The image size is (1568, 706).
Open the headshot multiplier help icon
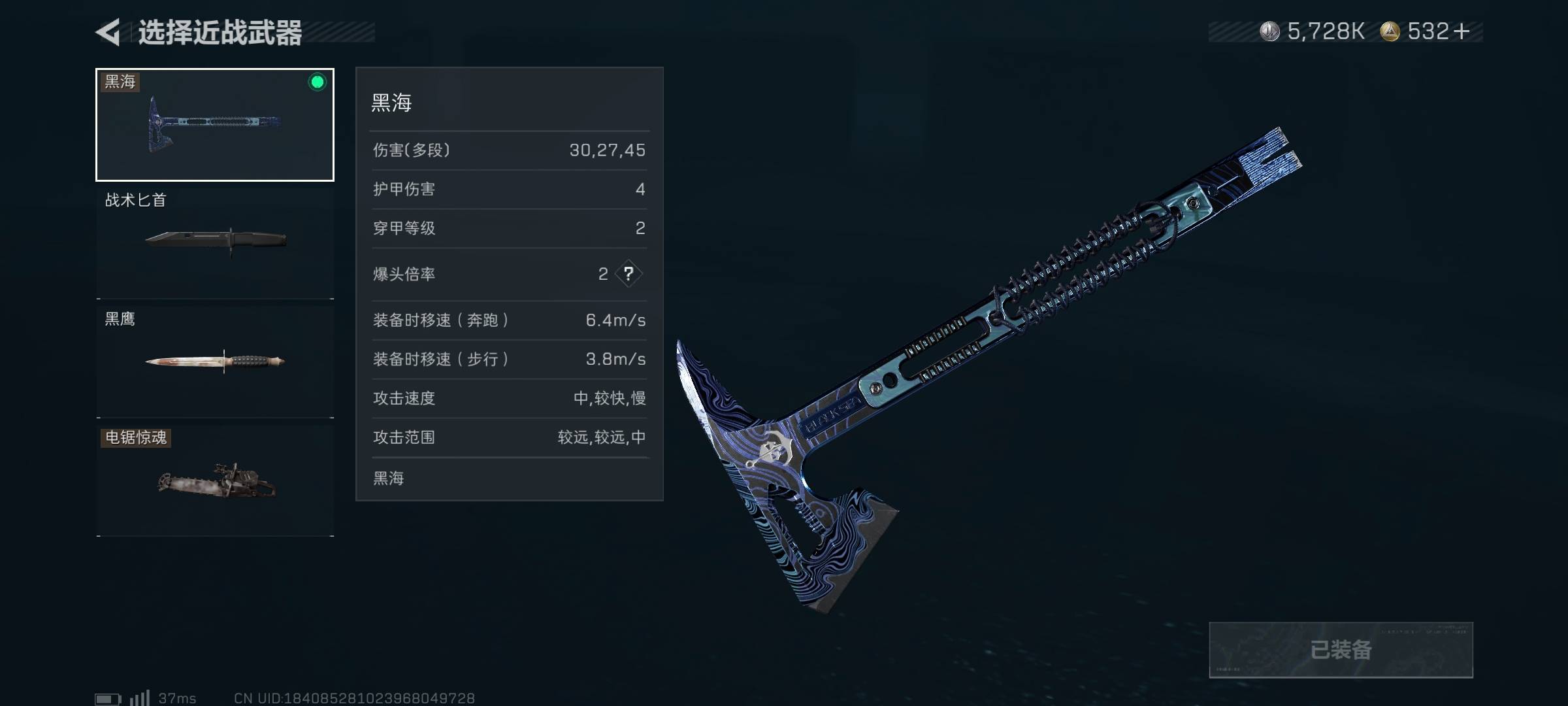(629, 274)
